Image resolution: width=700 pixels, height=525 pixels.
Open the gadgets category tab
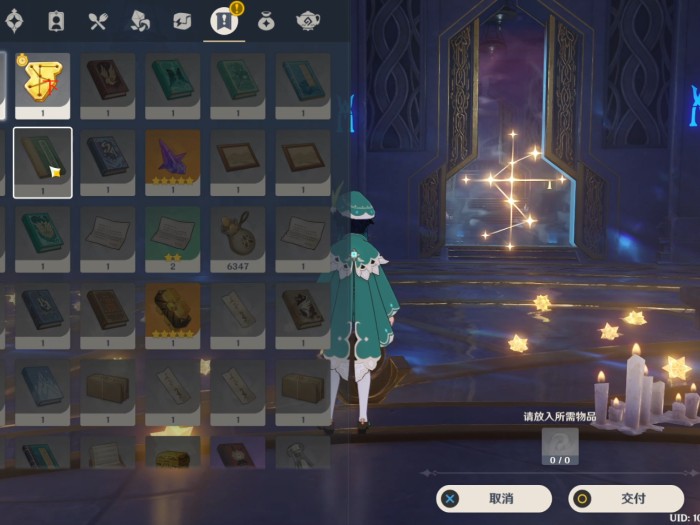[181, 20]
